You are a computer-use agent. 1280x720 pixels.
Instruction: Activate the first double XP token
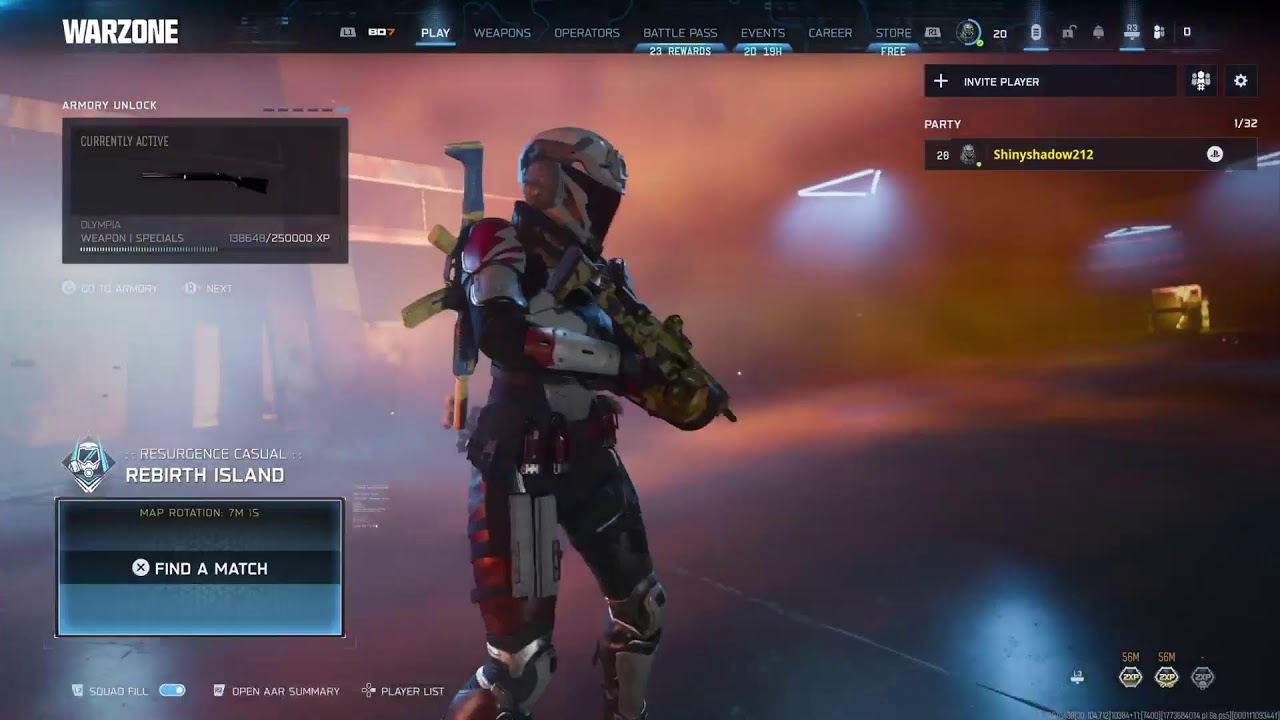(1130, 677)
